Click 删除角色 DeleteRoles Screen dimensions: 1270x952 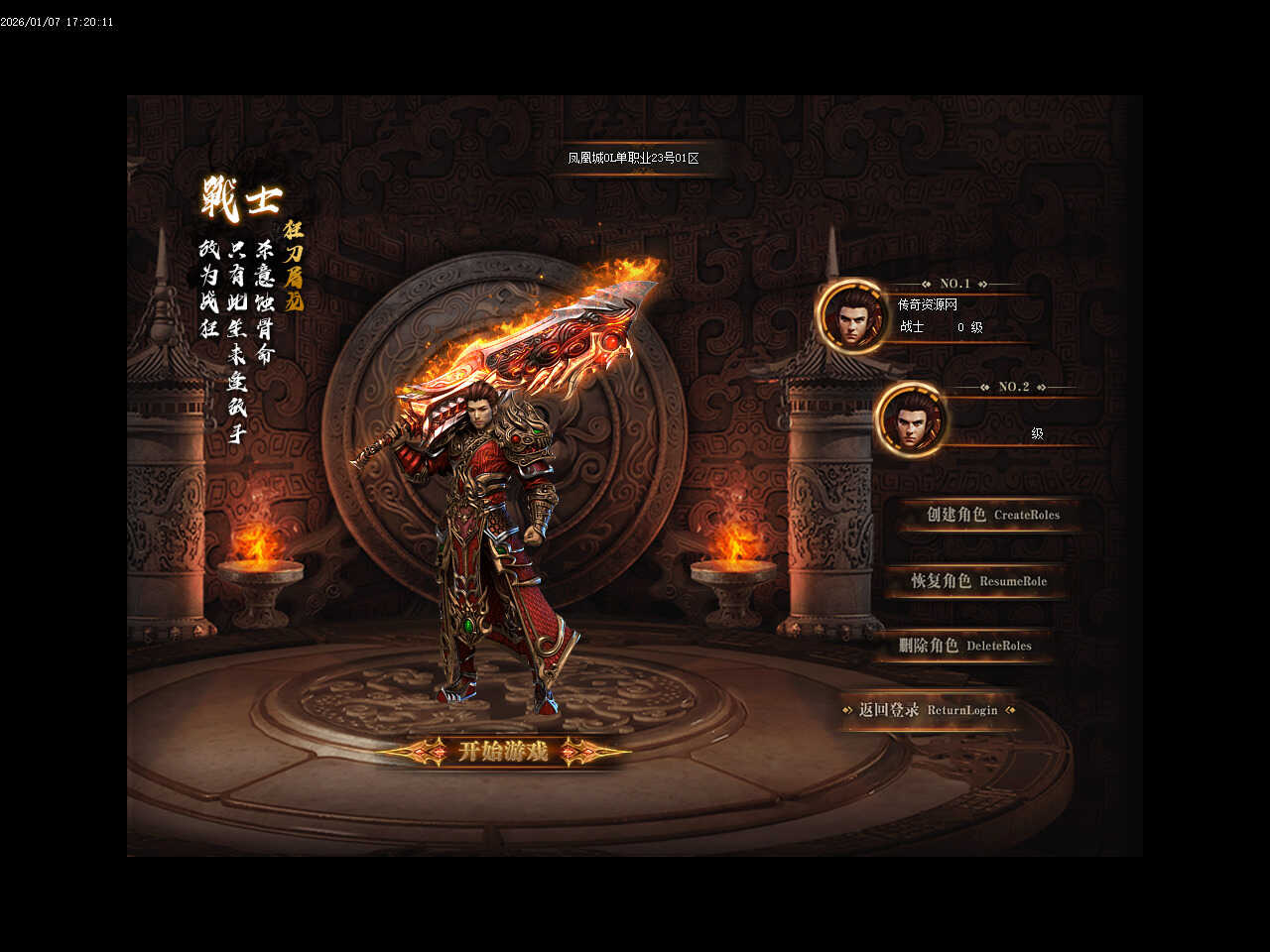(x=964, y=646)
